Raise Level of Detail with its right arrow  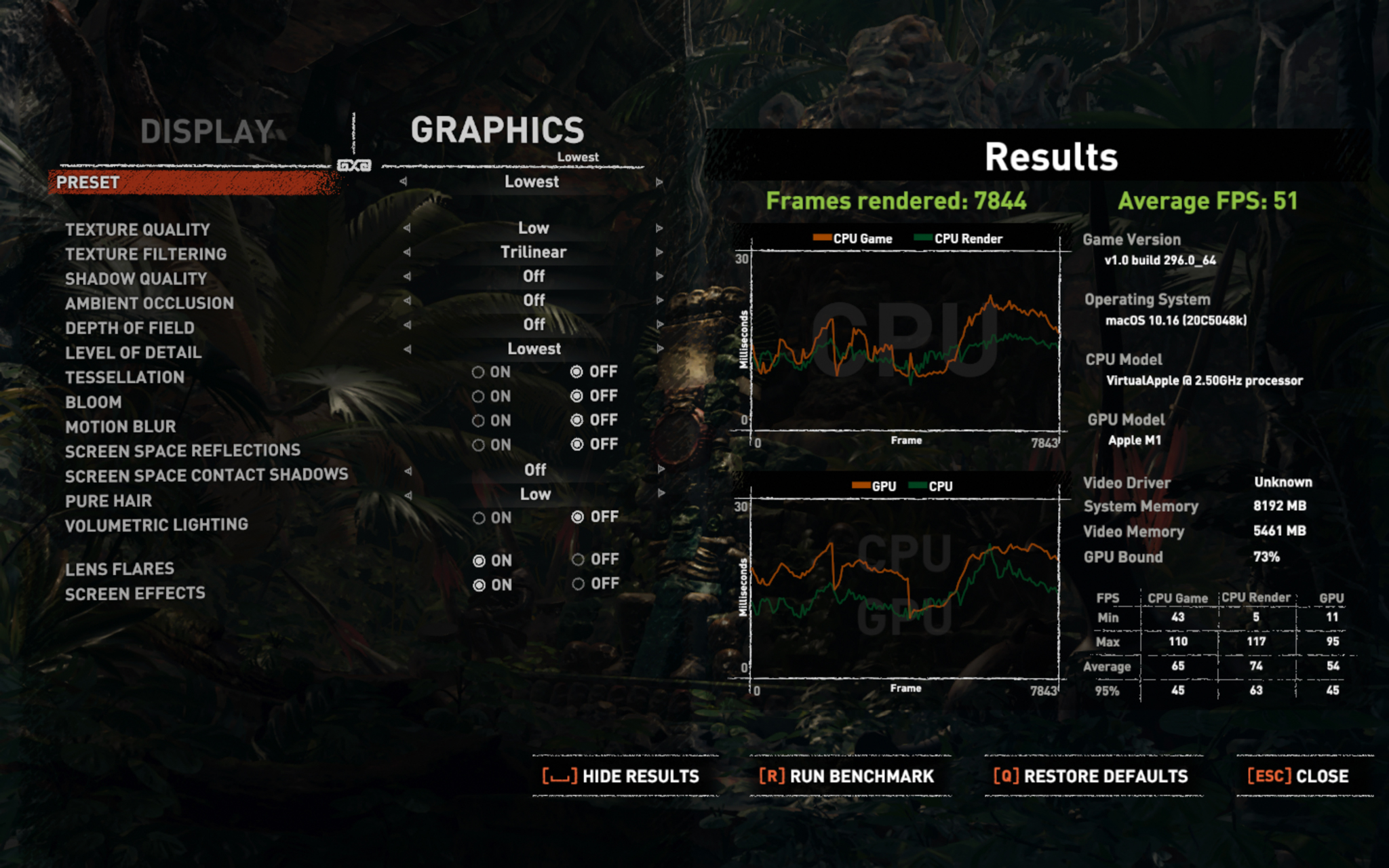coord(659,349)
